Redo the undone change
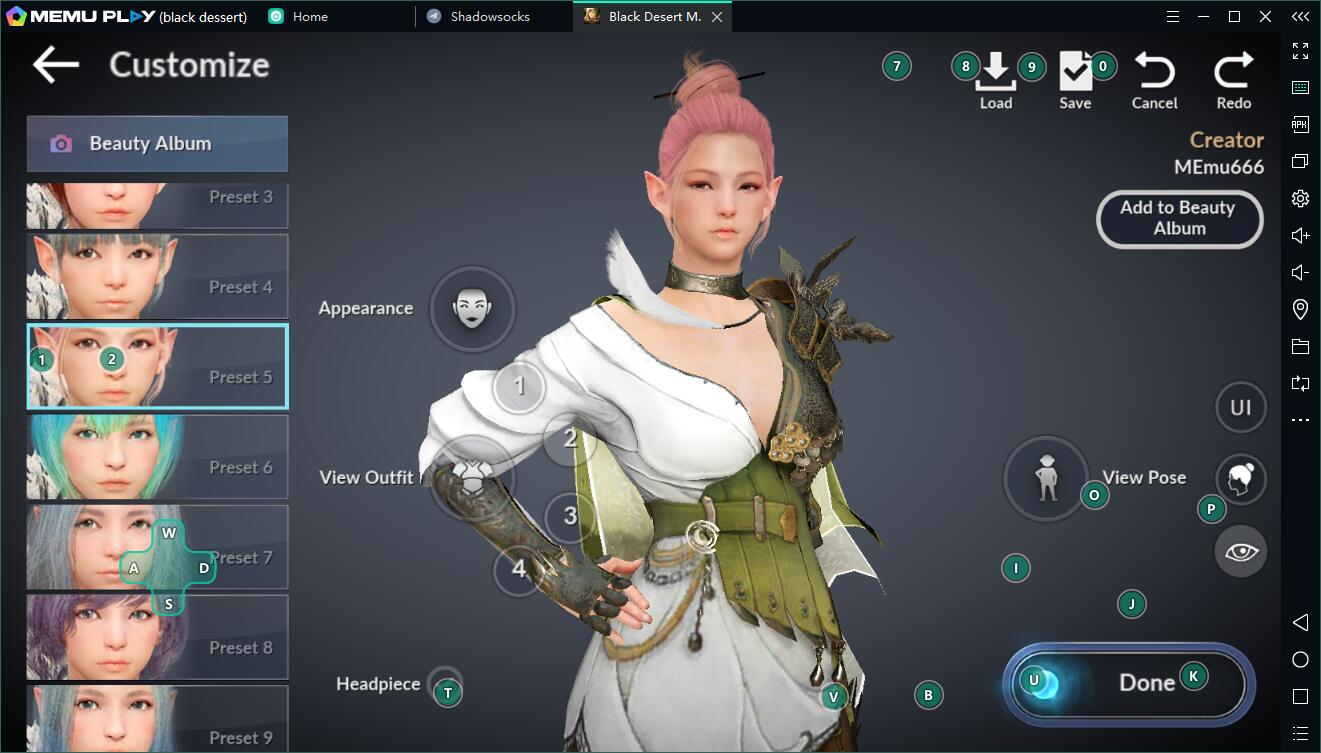 click(1233, 80)
